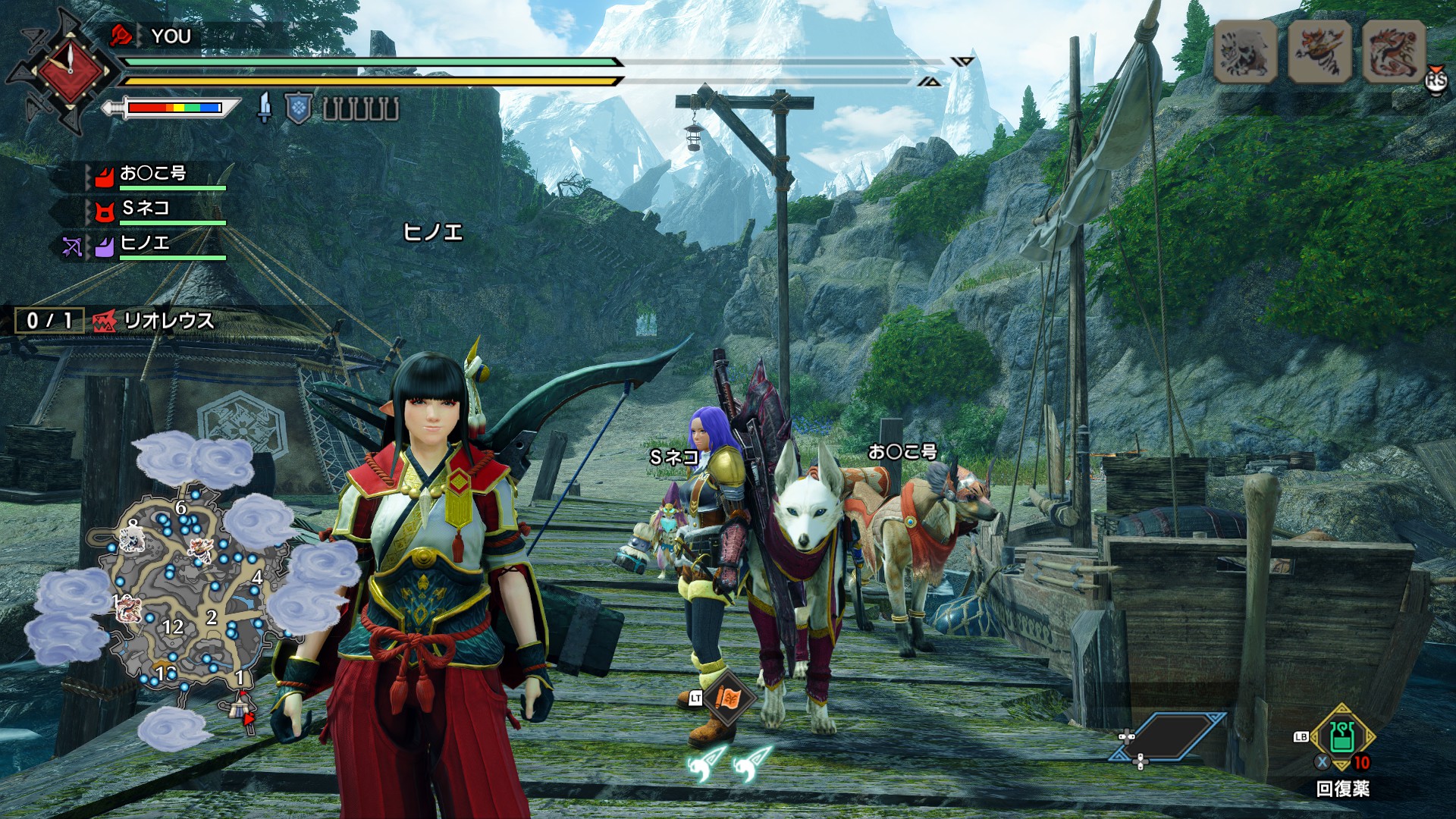Click the quest timer clock emblem
1456x819 pixels.
coord(70,71)
